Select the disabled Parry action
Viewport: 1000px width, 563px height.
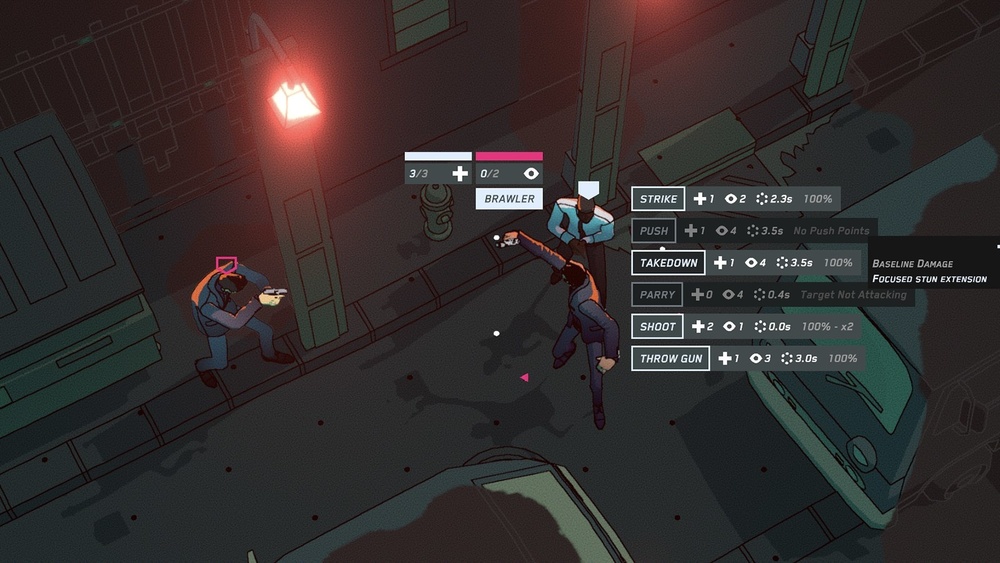(x=657, y=295)
